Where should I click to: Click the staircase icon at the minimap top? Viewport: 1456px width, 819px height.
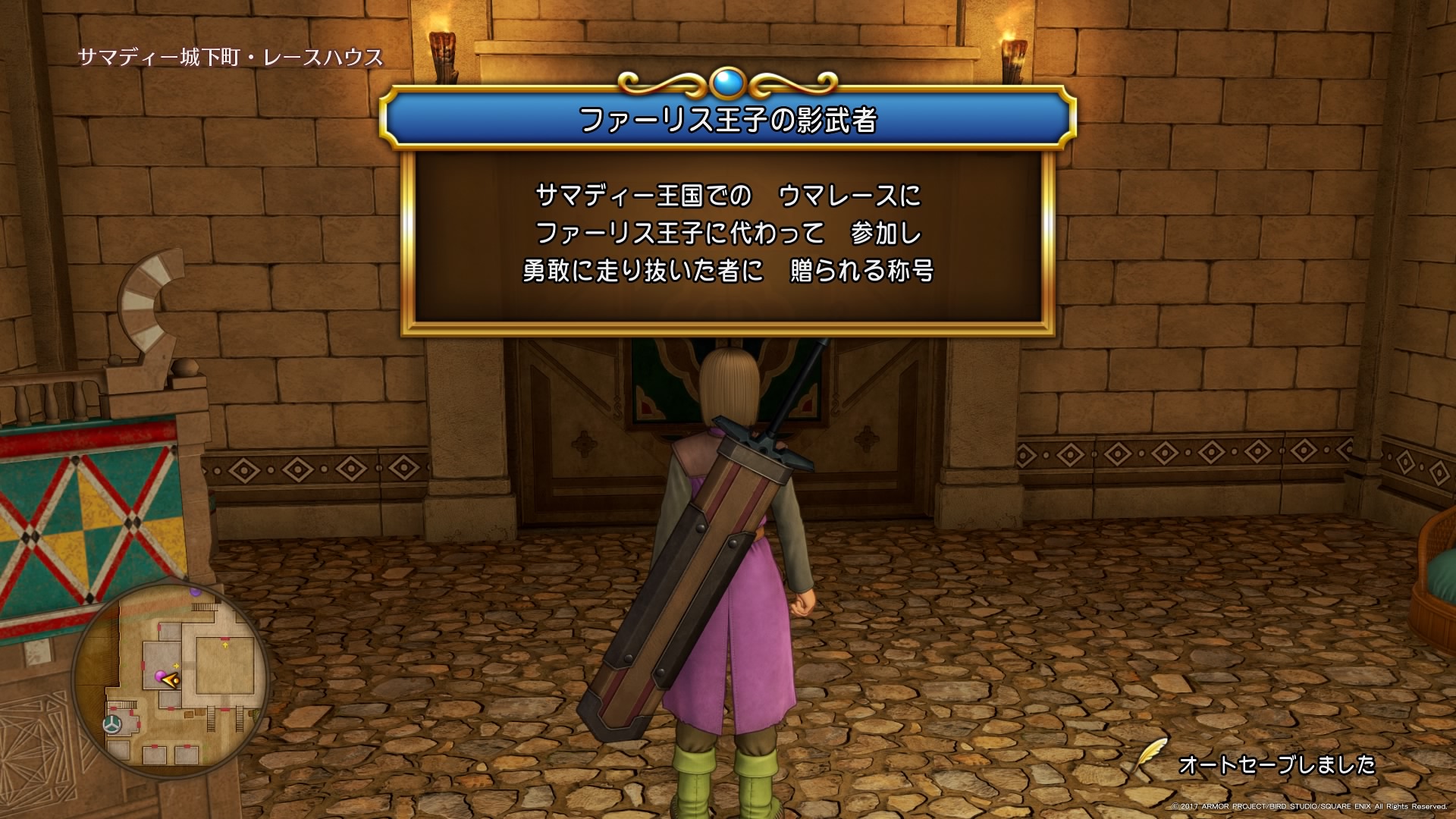click(202, 607)
